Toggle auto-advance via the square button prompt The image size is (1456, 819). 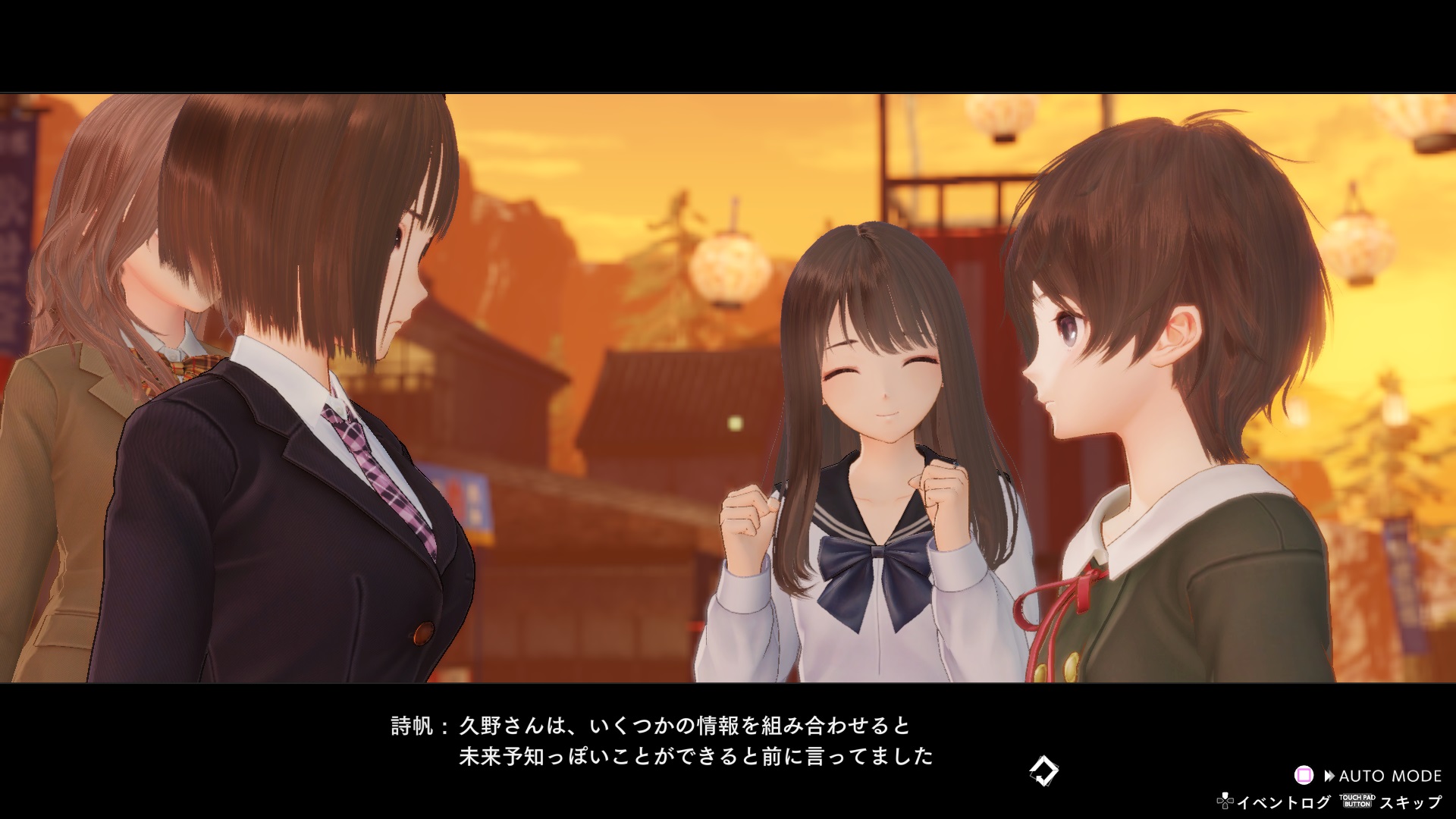1303,775
